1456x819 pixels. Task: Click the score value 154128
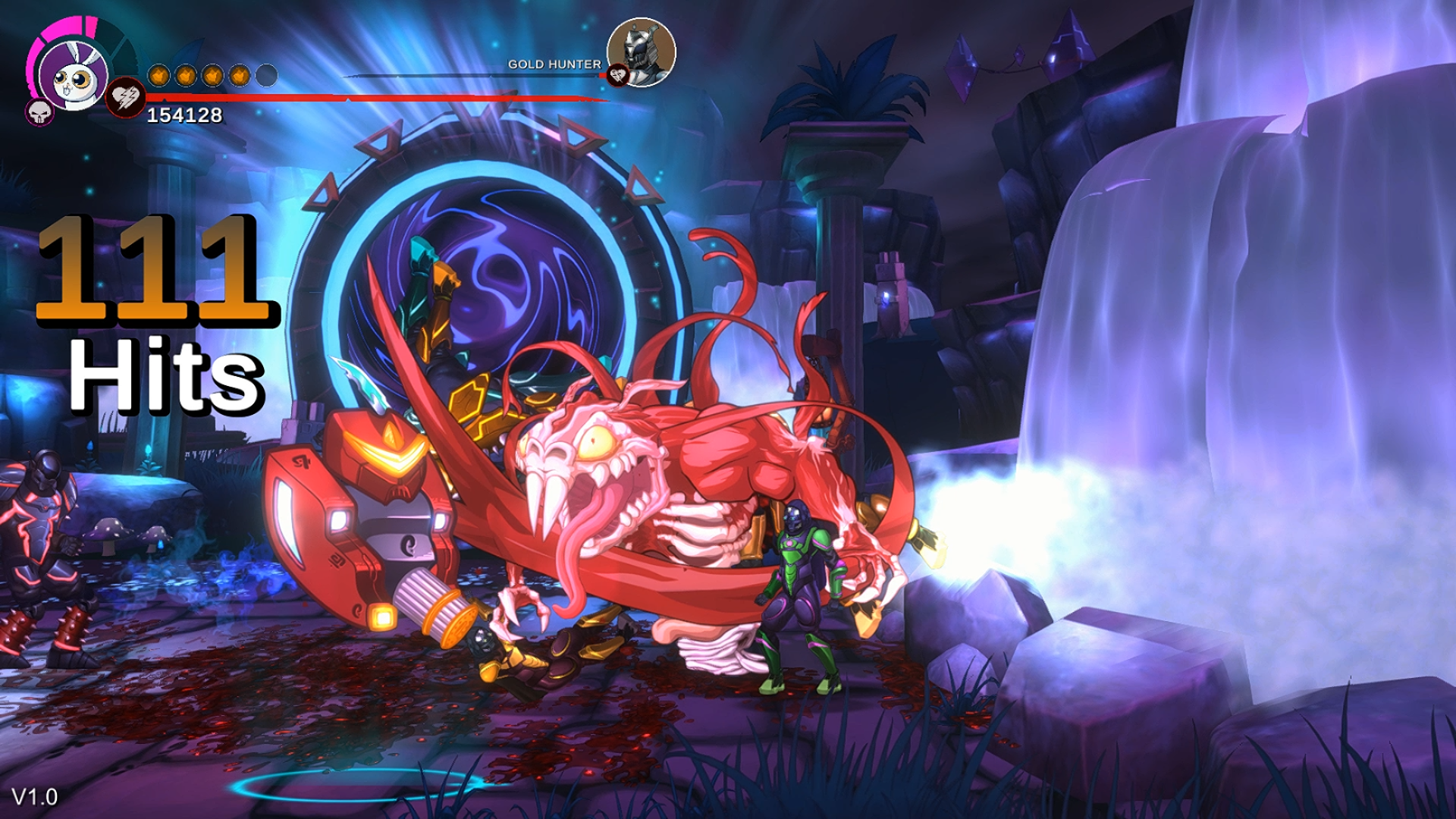(184, 115)
